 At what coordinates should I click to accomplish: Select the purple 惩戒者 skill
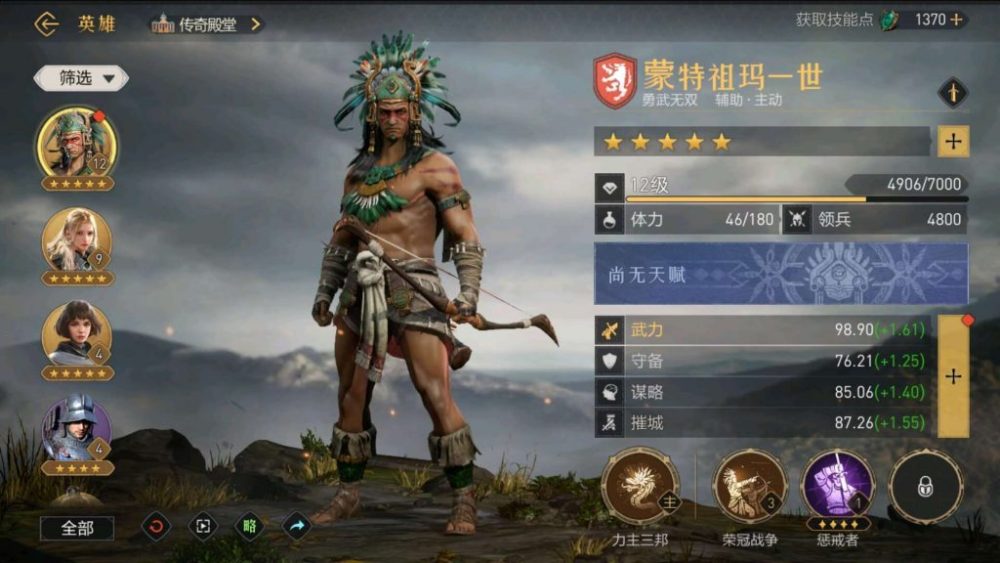point(837,487)
